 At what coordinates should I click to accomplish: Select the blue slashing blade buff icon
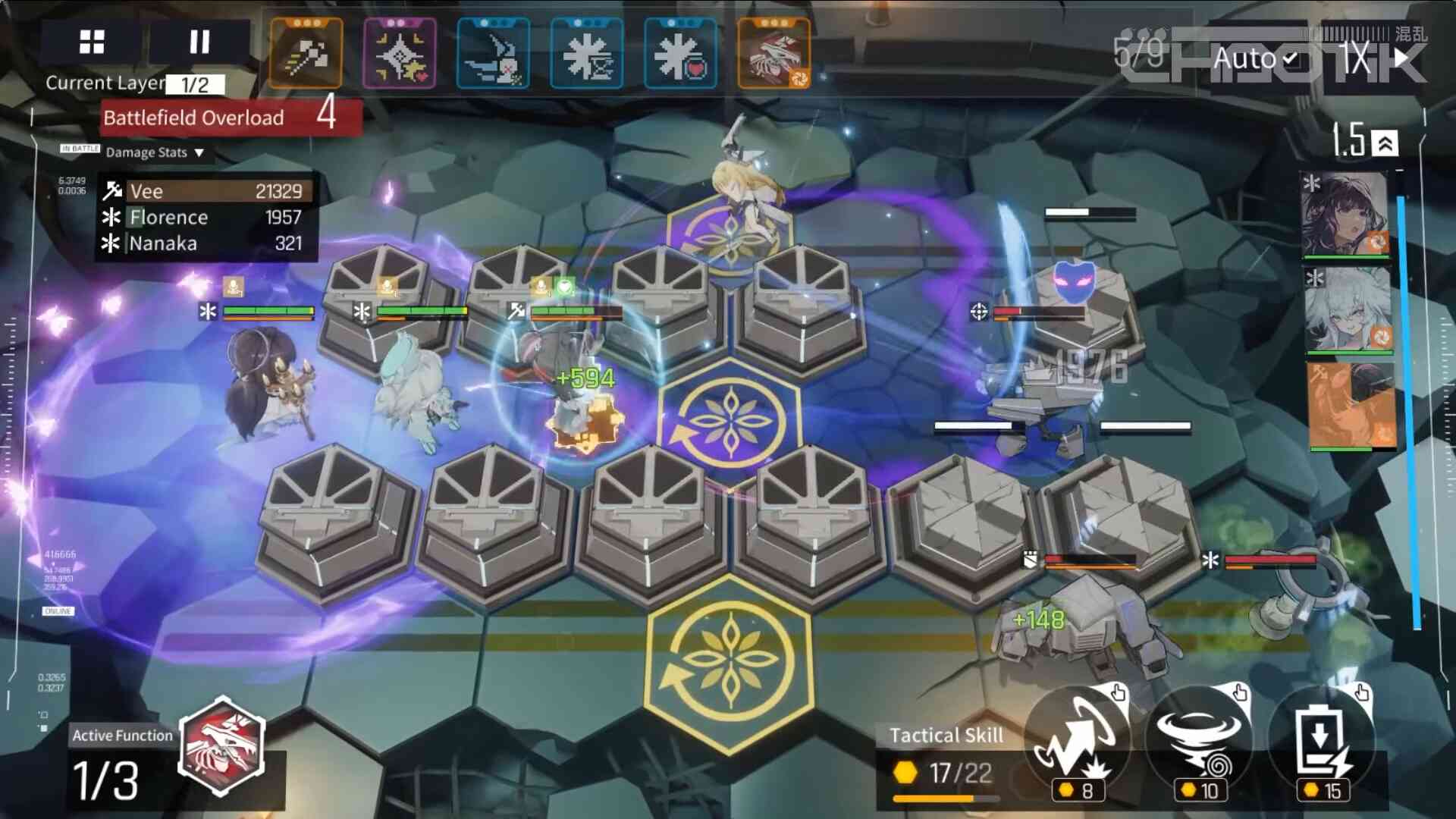(493, 54)
